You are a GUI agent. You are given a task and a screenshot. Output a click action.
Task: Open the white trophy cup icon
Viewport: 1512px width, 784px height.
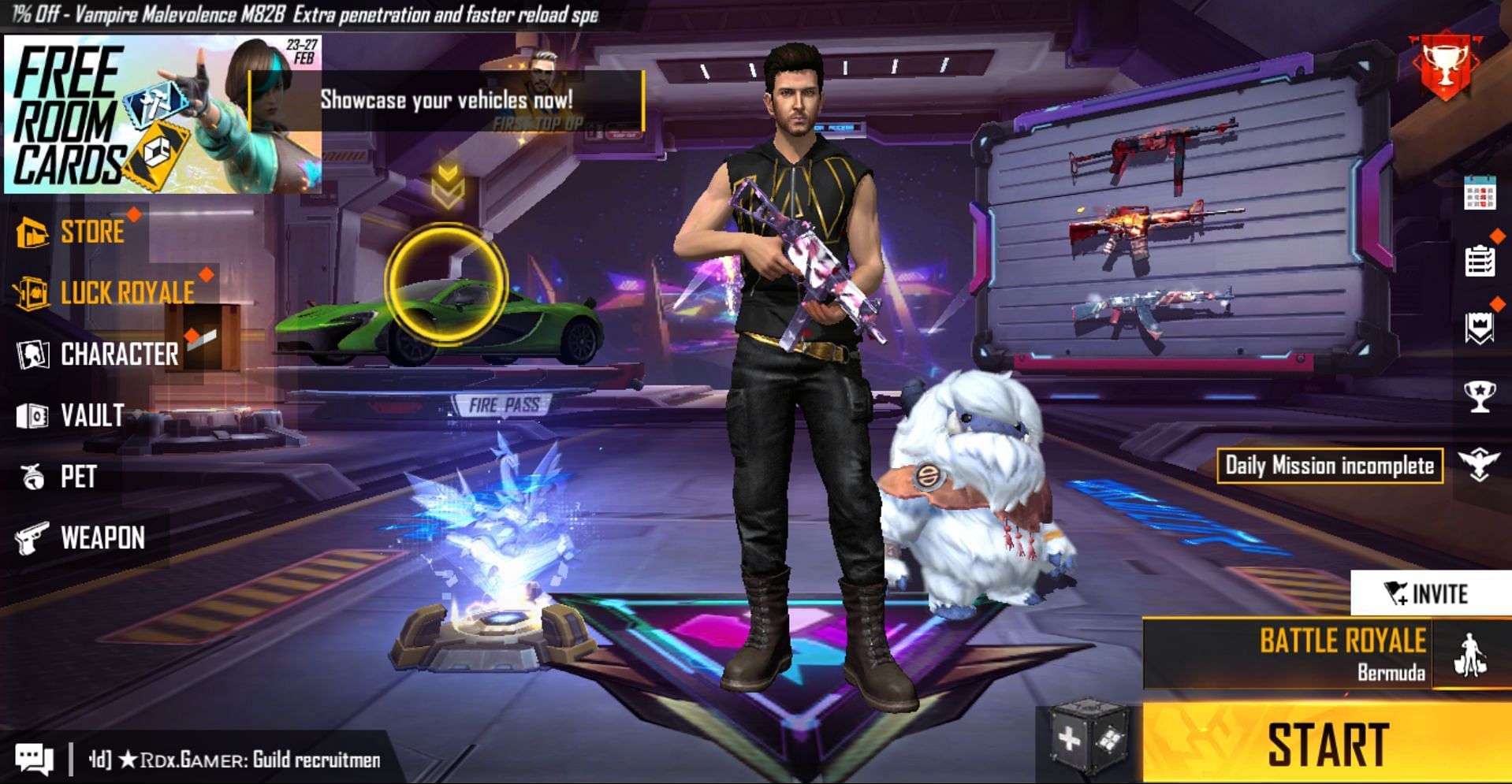pyautogui.click(x=1479, y=396)
